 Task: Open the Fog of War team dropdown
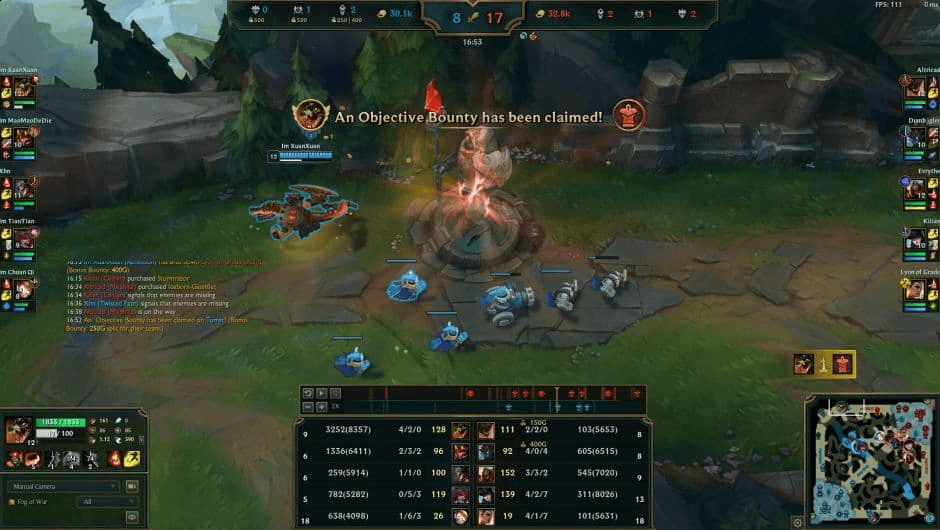point(102,502)
